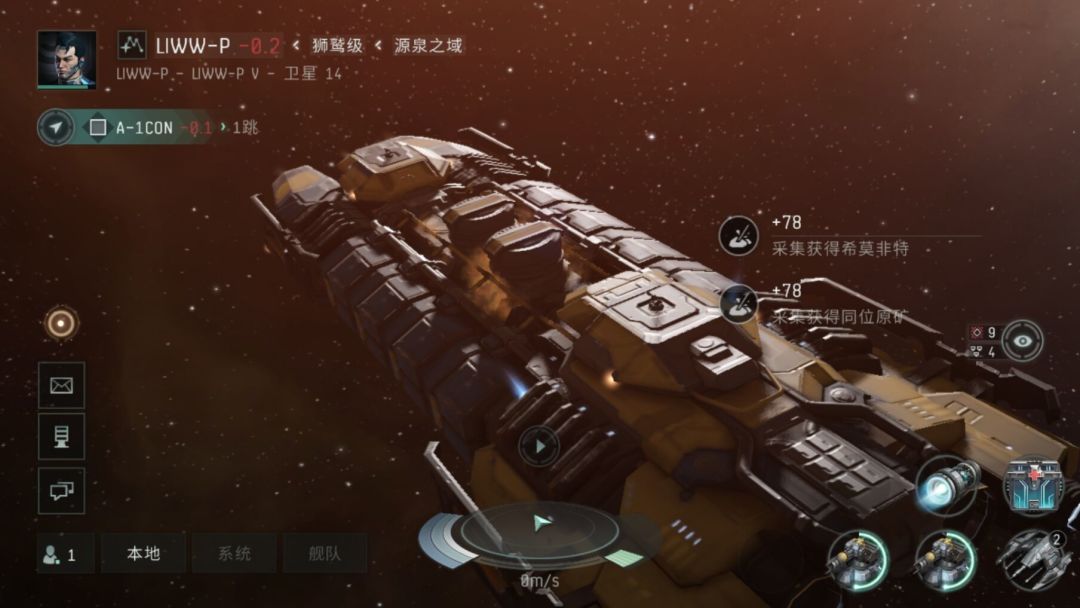Toggle the eye overview button
This screenshot has height=608, width=1080.
1022,340
